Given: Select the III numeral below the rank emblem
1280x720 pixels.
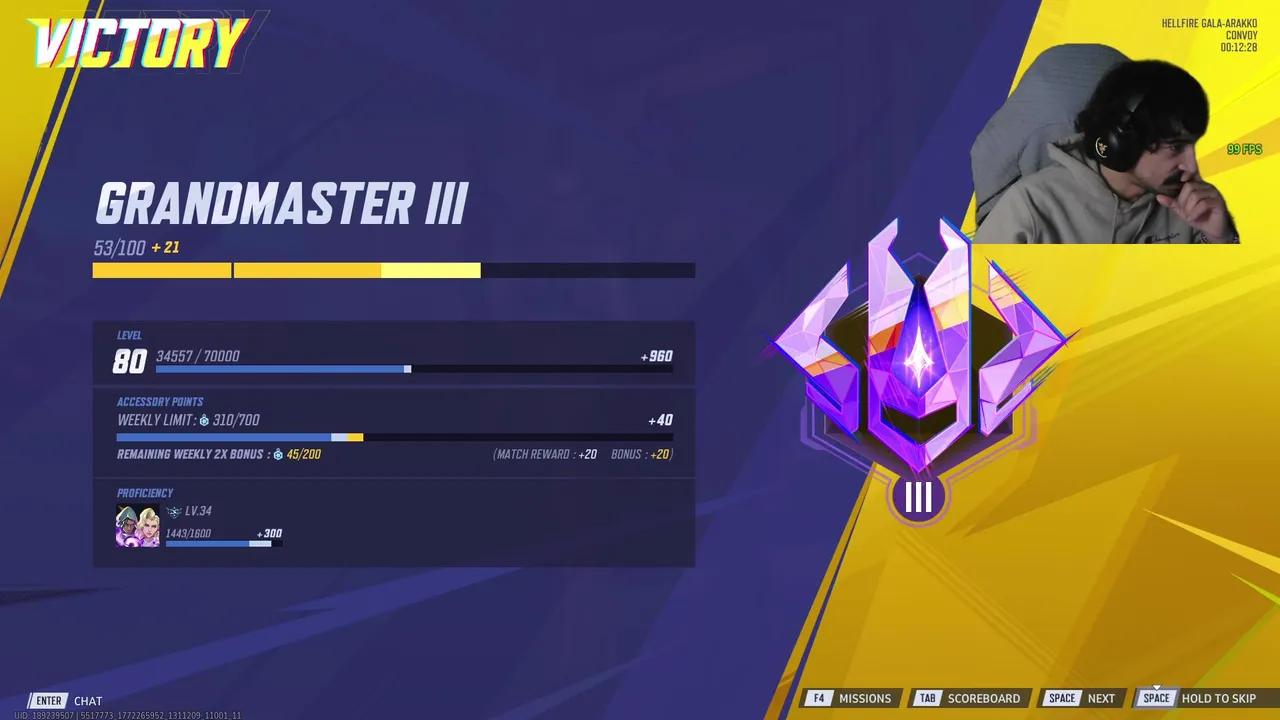Looking at the screenshot, I should point(917,497).
